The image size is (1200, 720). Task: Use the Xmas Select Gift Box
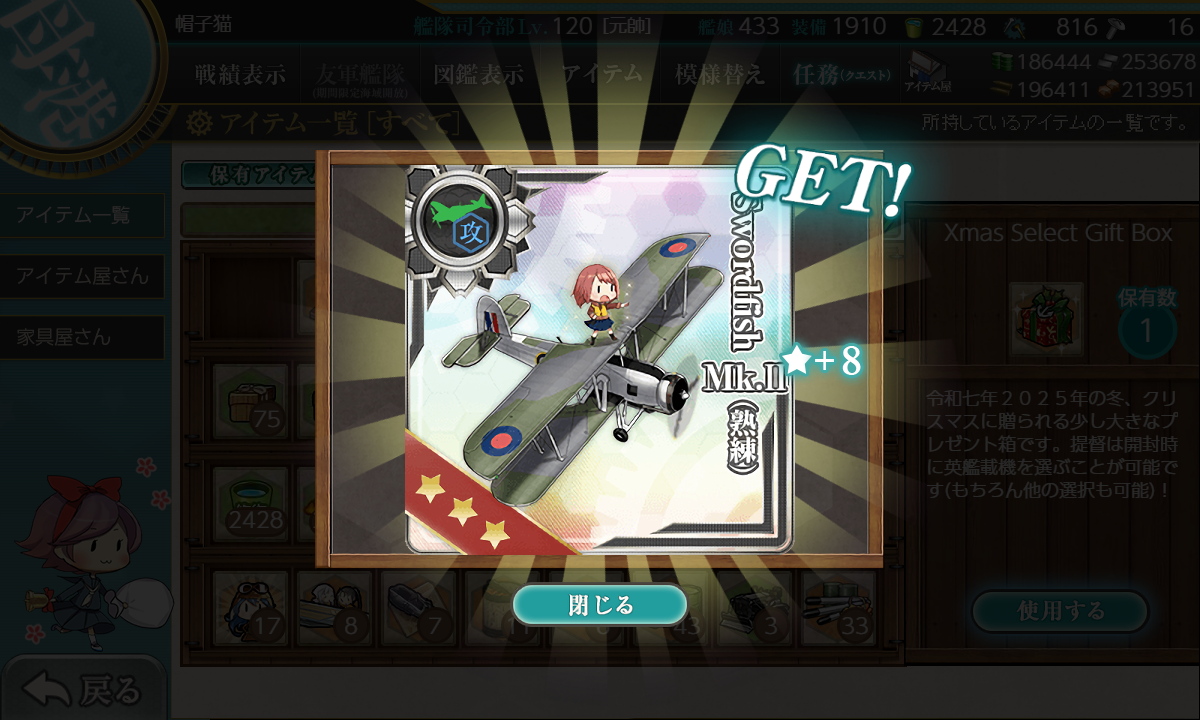[1060, 611]
